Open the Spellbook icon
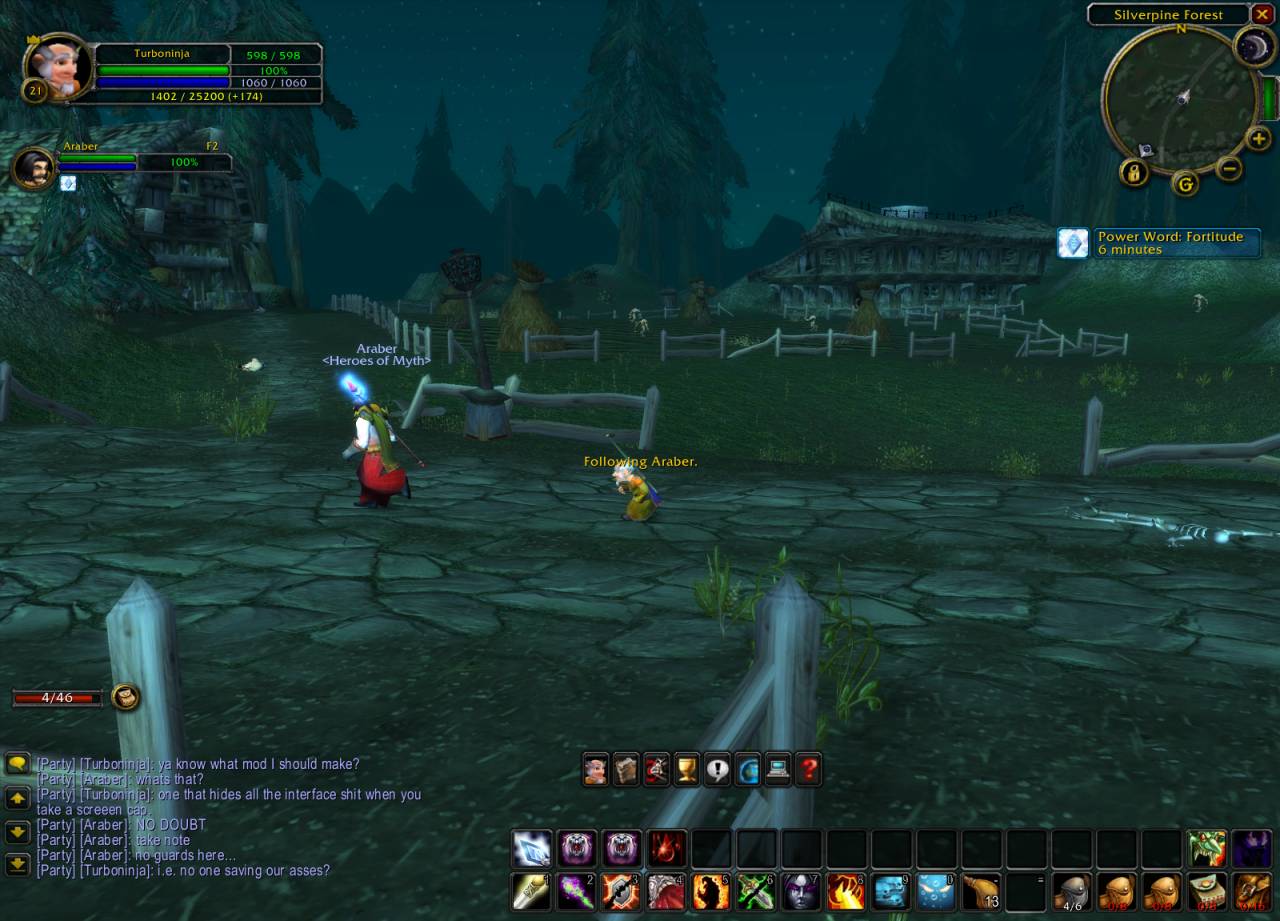The width and height of the screenshot is (1280, 921). tap(626, 769)
